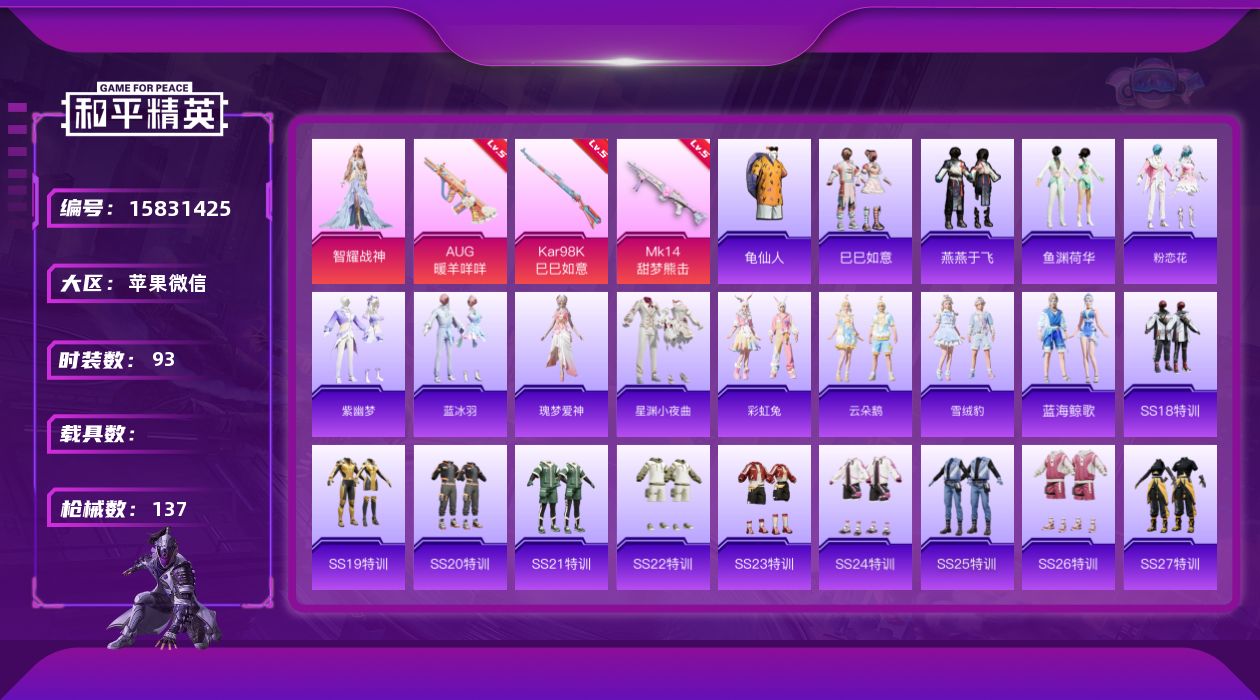Select the 粉恋花 outfit card
This screenshot has width=1260, height=700.
(x=1170, y=211)
